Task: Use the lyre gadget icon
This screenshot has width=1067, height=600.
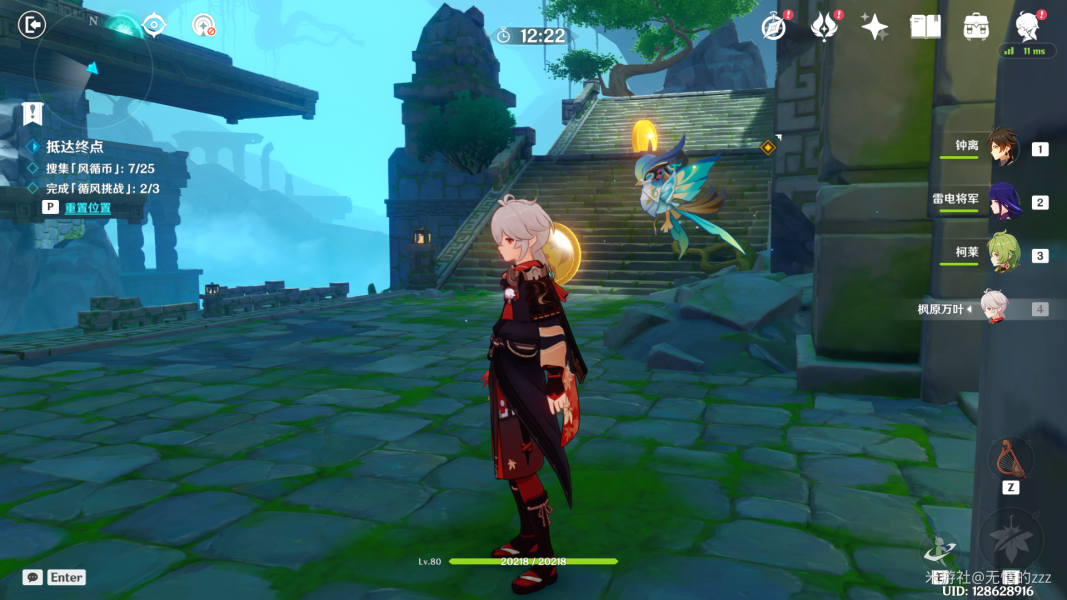Action: point(1010,459)
